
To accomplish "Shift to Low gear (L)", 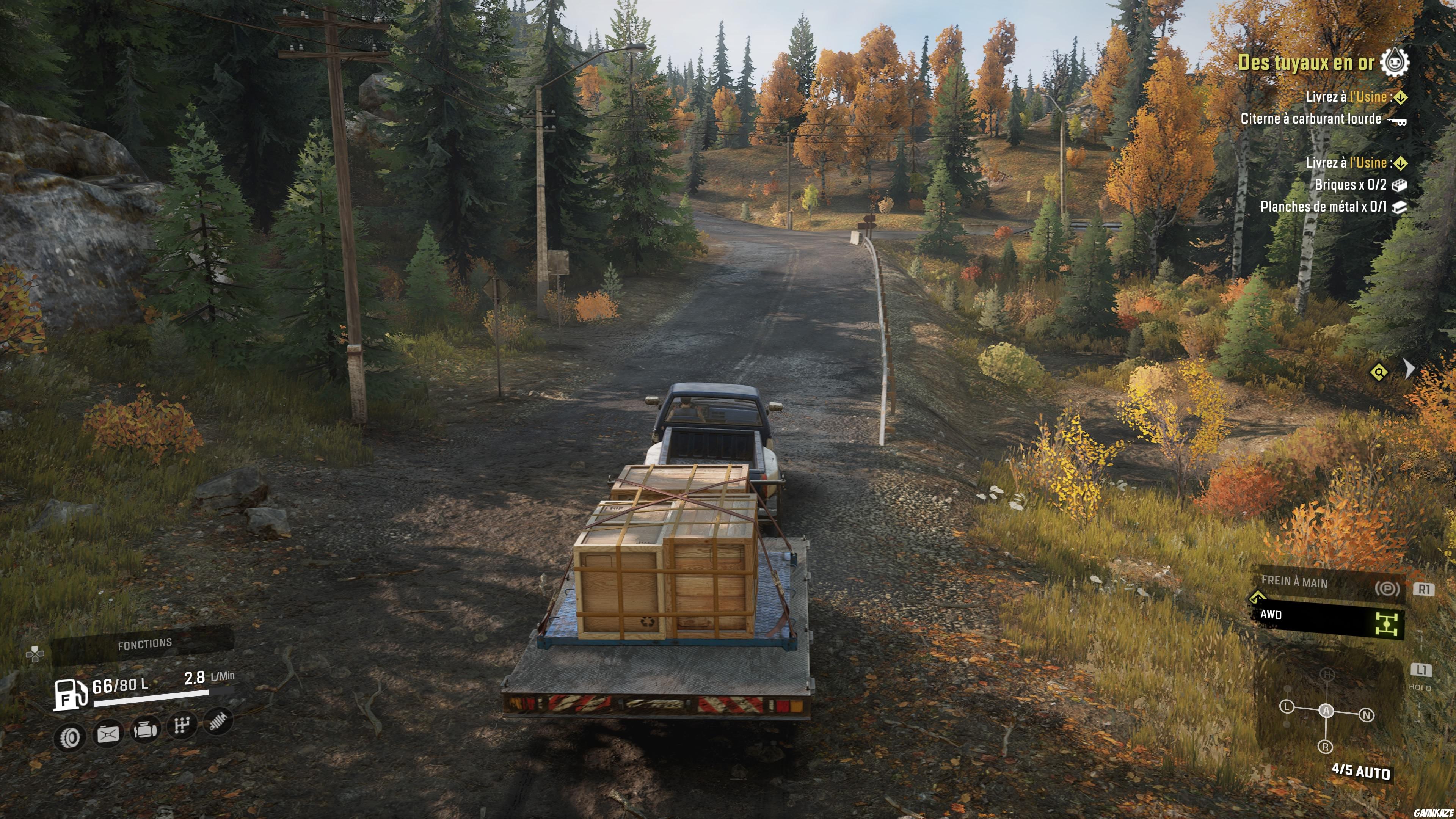I will (x=1287, y=707).
